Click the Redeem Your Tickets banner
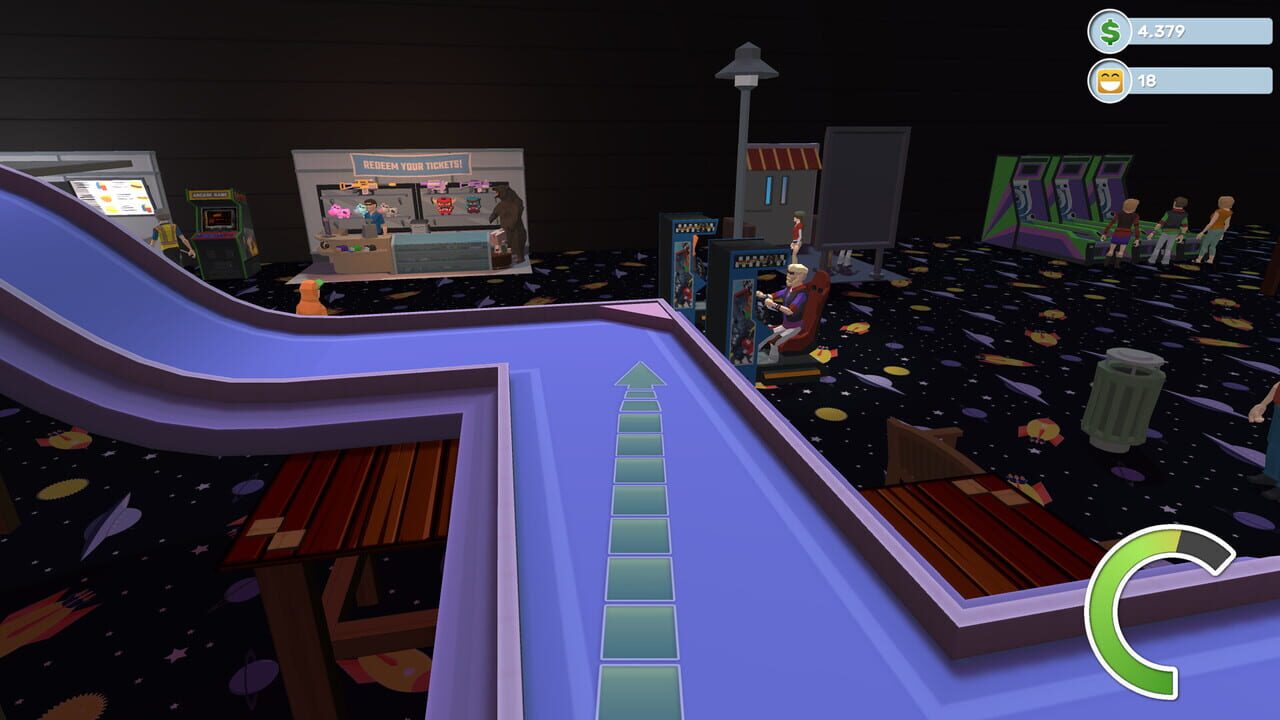 click(x=413, y=164)
